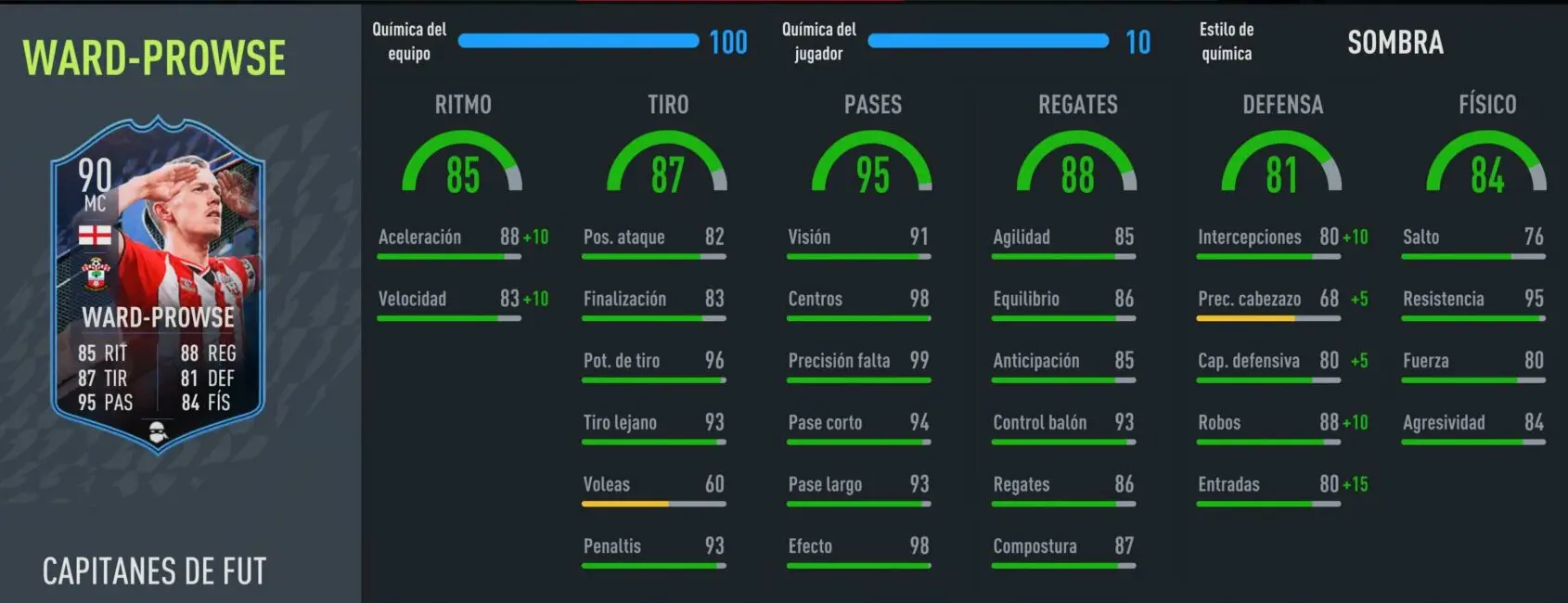
Task: Open the SOMBRA chemistry style selector
Action: point(1394,43)
